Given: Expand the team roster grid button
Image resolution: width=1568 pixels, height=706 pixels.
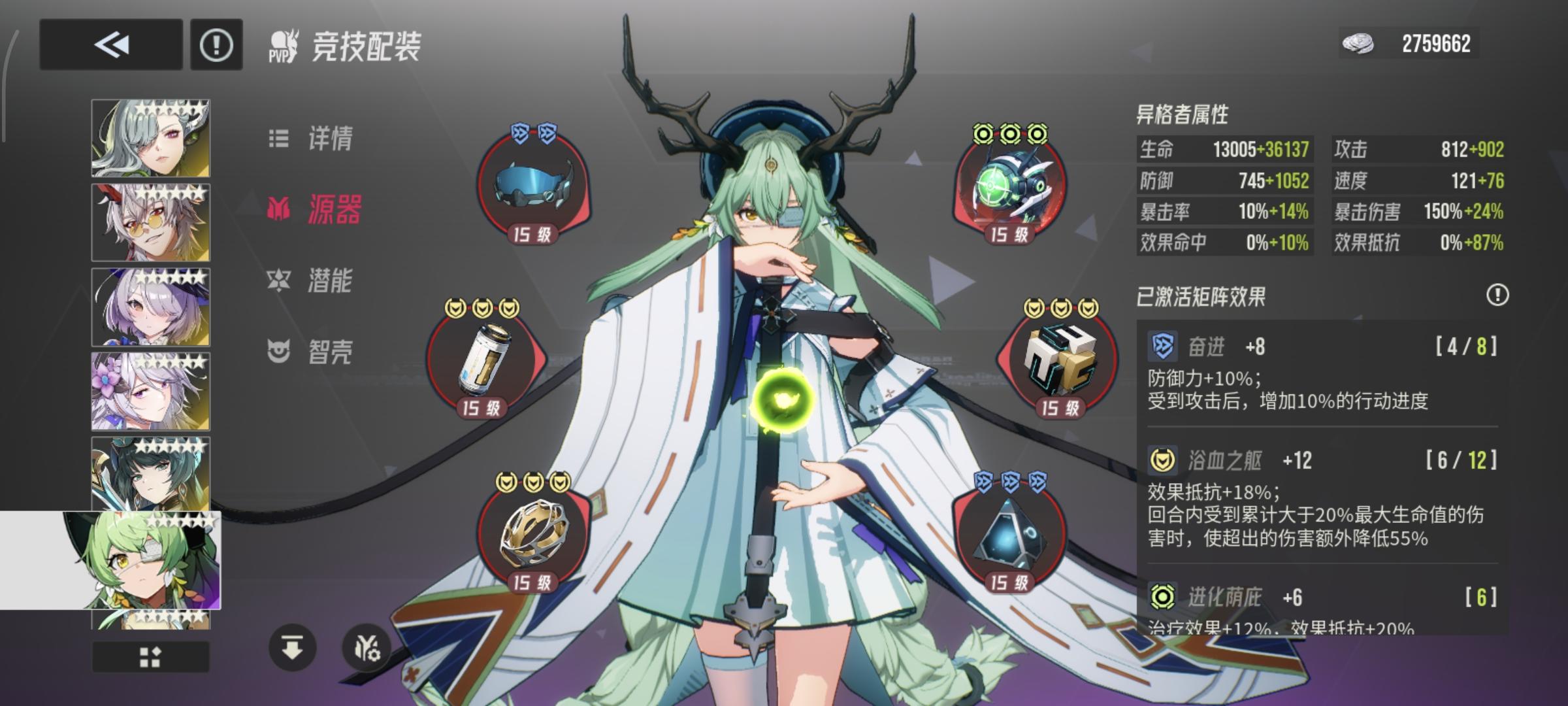Looking at the screenshot, I should (x=151, y=656).
